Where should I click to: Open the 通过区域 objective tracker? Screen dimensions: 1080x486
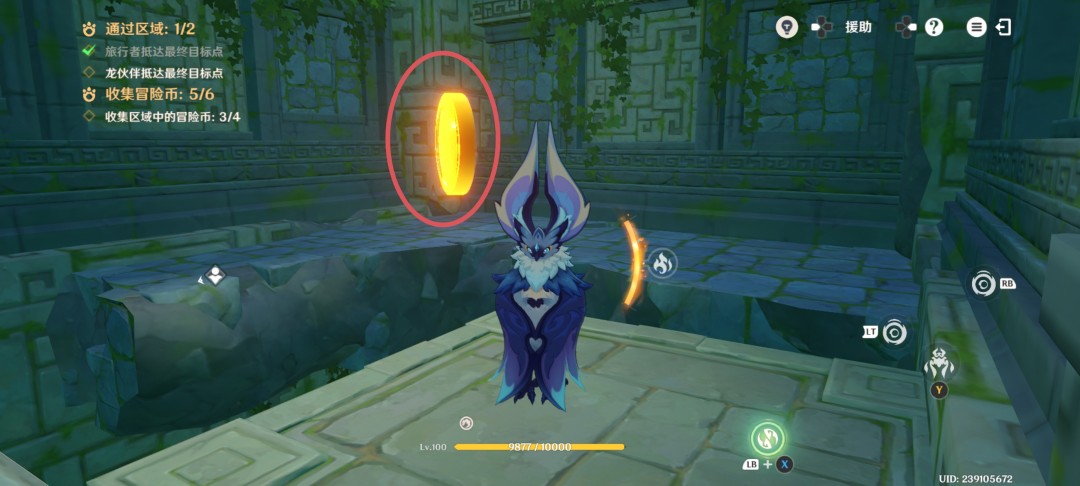[x=148, y=30]
